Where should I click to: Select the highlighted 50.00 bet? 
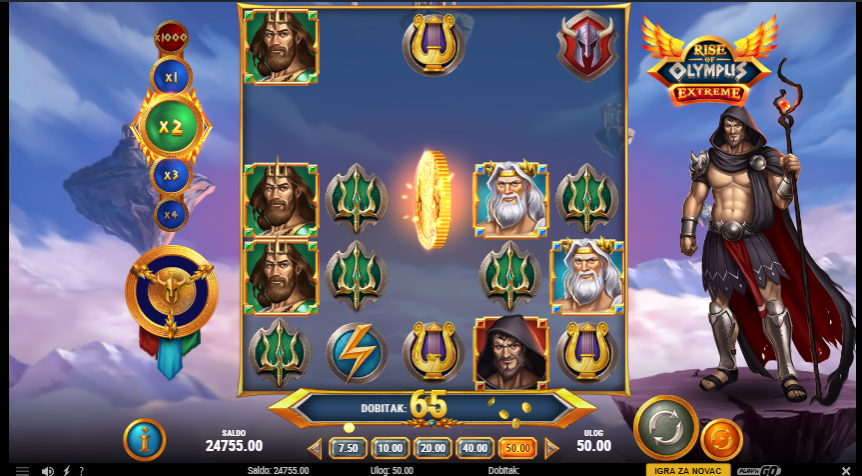[x=517, y=448]
